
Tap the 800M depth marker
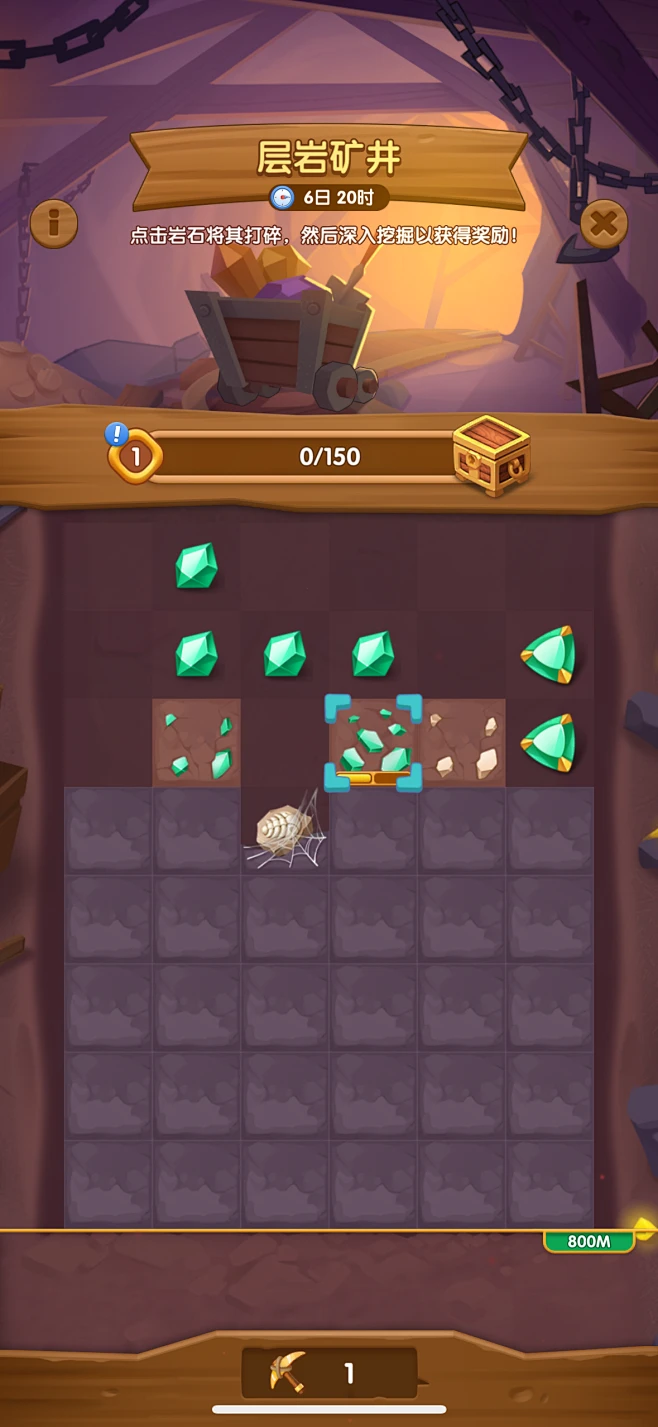click(x=589, y=1241)
